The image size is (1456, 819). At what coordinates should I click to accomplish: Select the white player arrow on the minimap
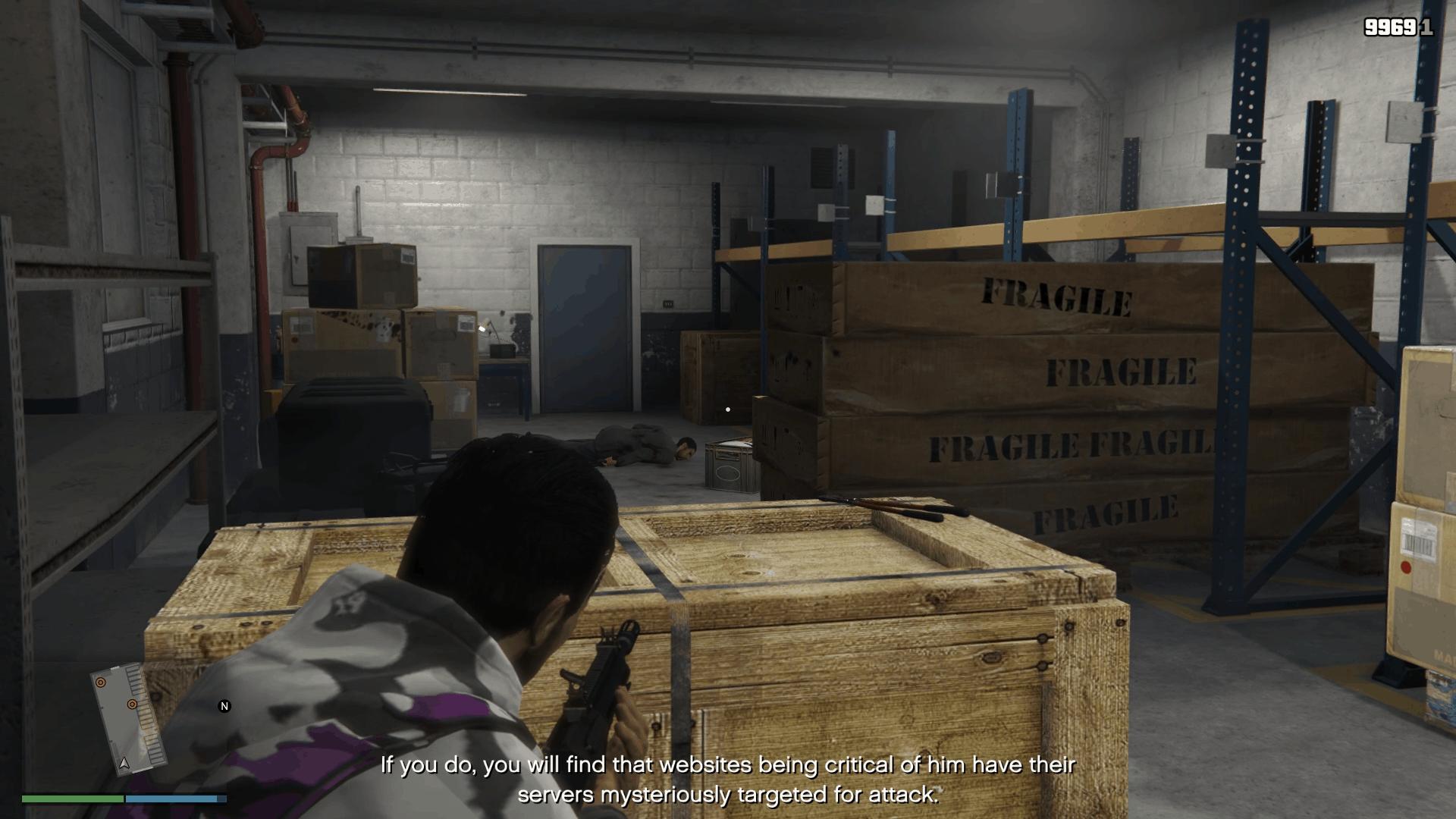click(123, 762)
